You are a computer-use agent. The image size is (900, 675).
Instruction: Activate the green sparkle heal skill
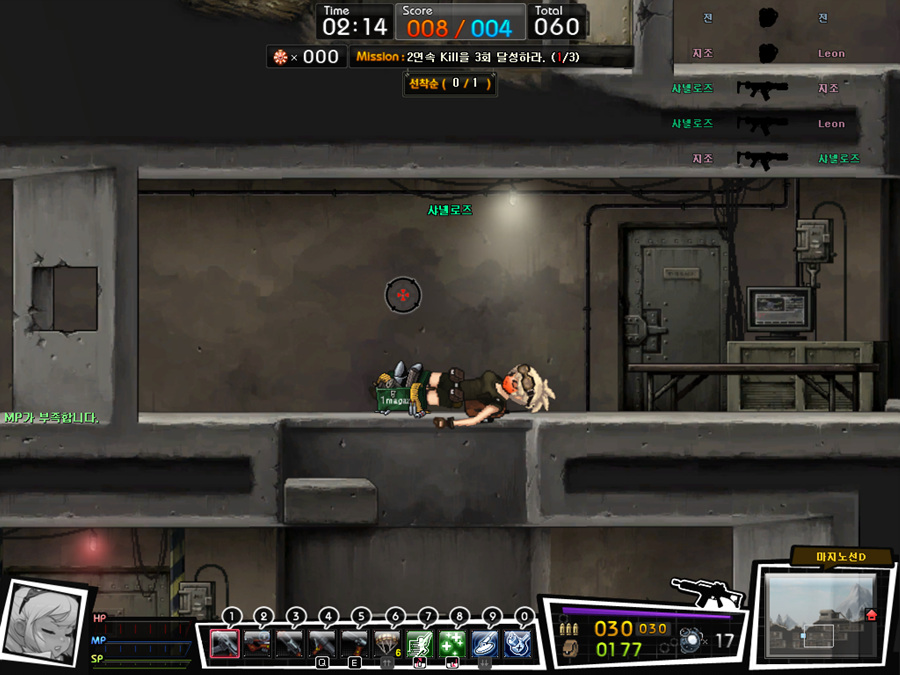point(452,643)
